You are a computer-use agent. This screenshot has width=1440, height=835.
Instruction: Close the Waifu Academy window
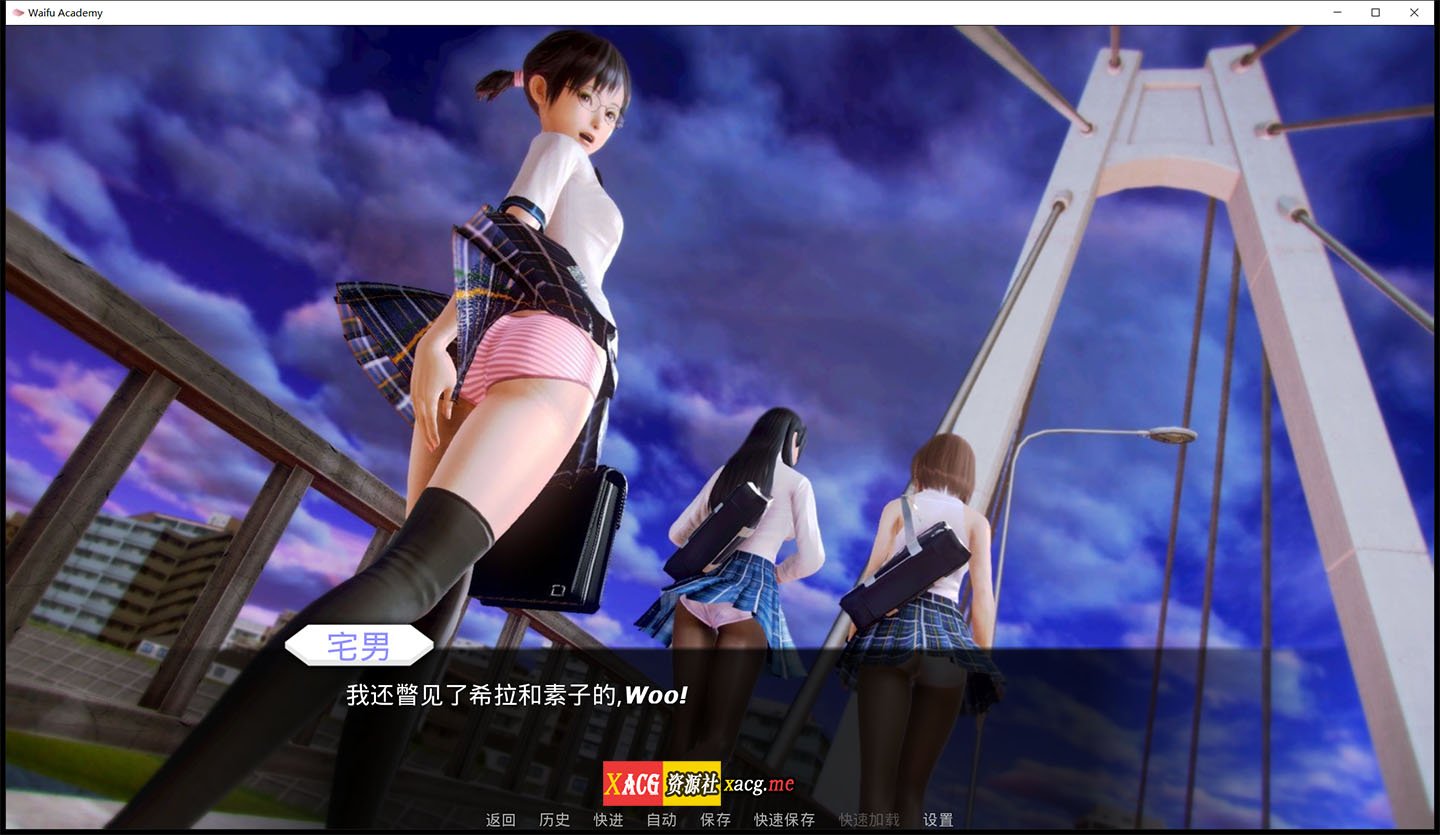1413,12
